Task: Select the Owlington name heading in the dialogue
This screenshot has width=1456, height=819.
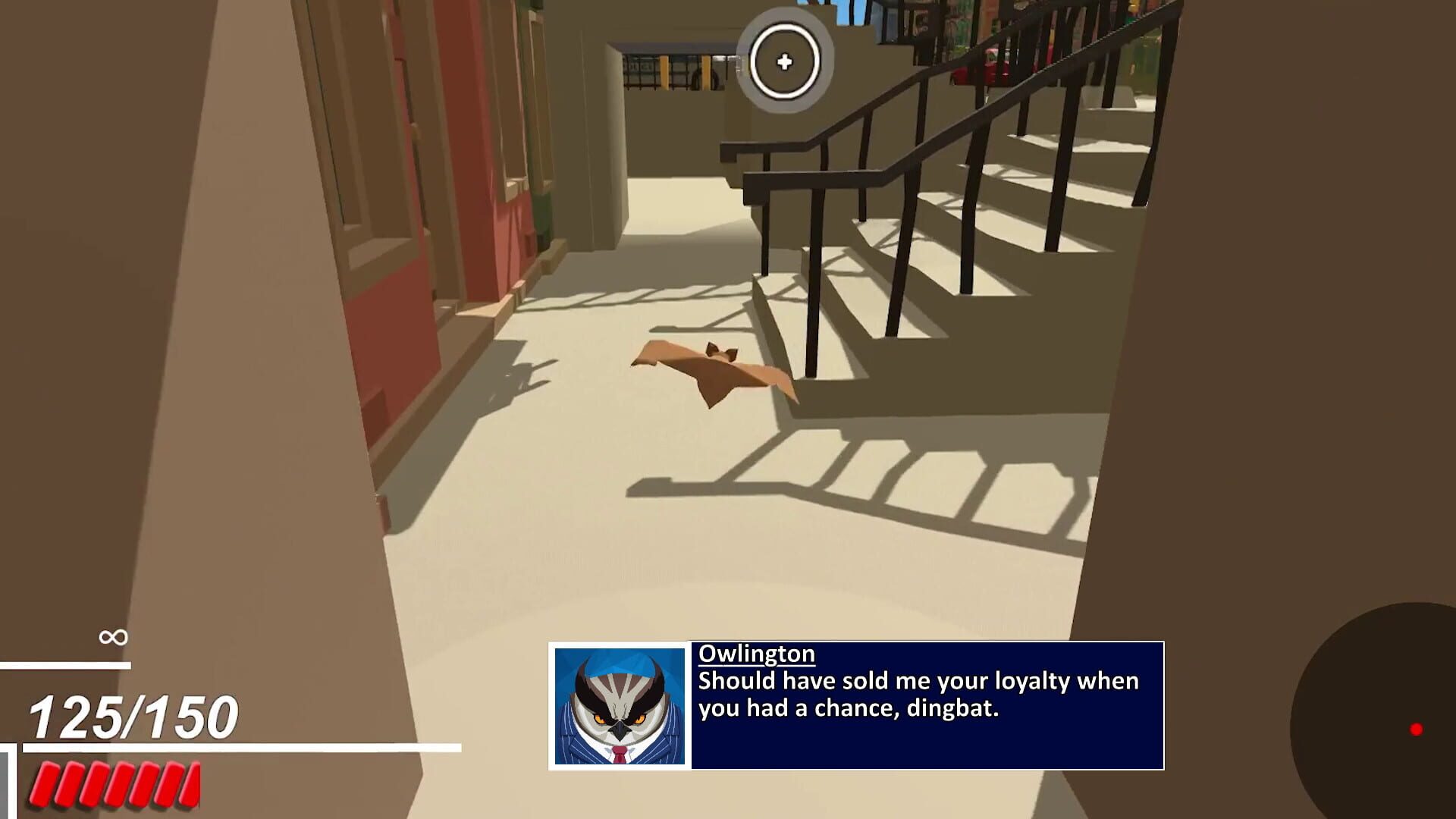Action: point(756,654)
